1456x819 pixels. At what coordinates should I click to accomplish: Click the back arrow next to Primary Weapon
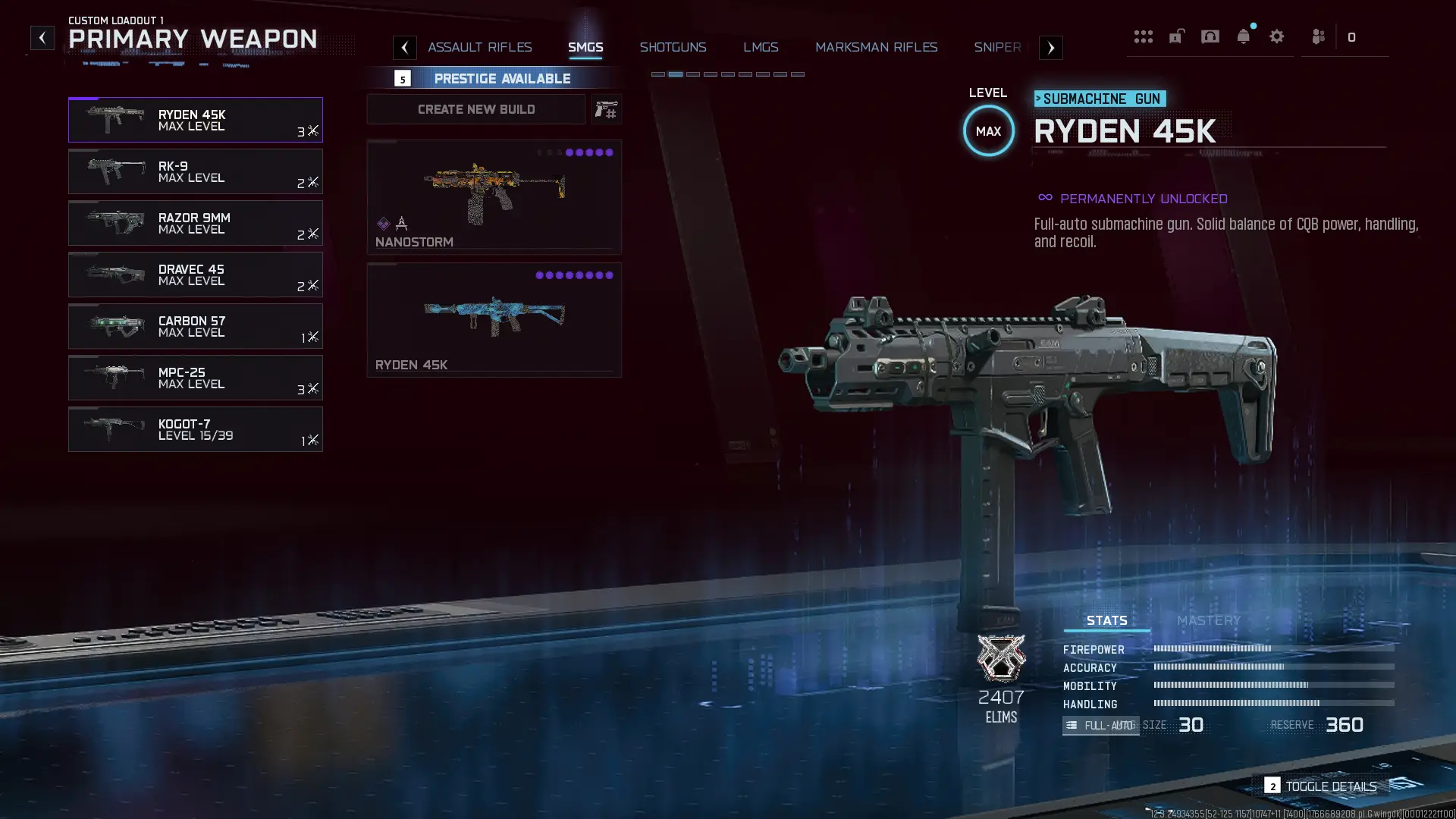(x=43, y=36)
